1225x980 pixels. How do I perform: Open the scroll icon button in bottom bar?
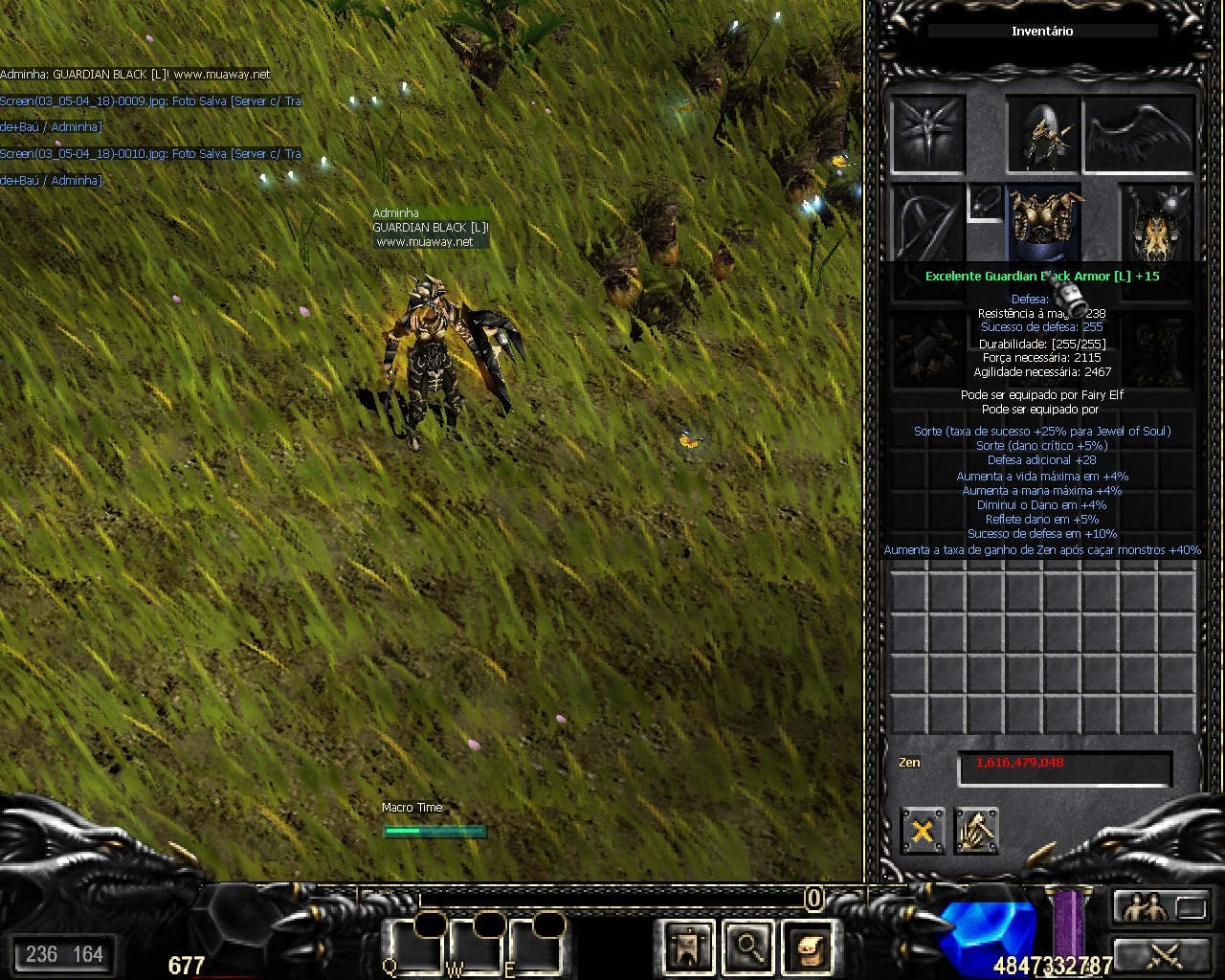pos(808,947)
